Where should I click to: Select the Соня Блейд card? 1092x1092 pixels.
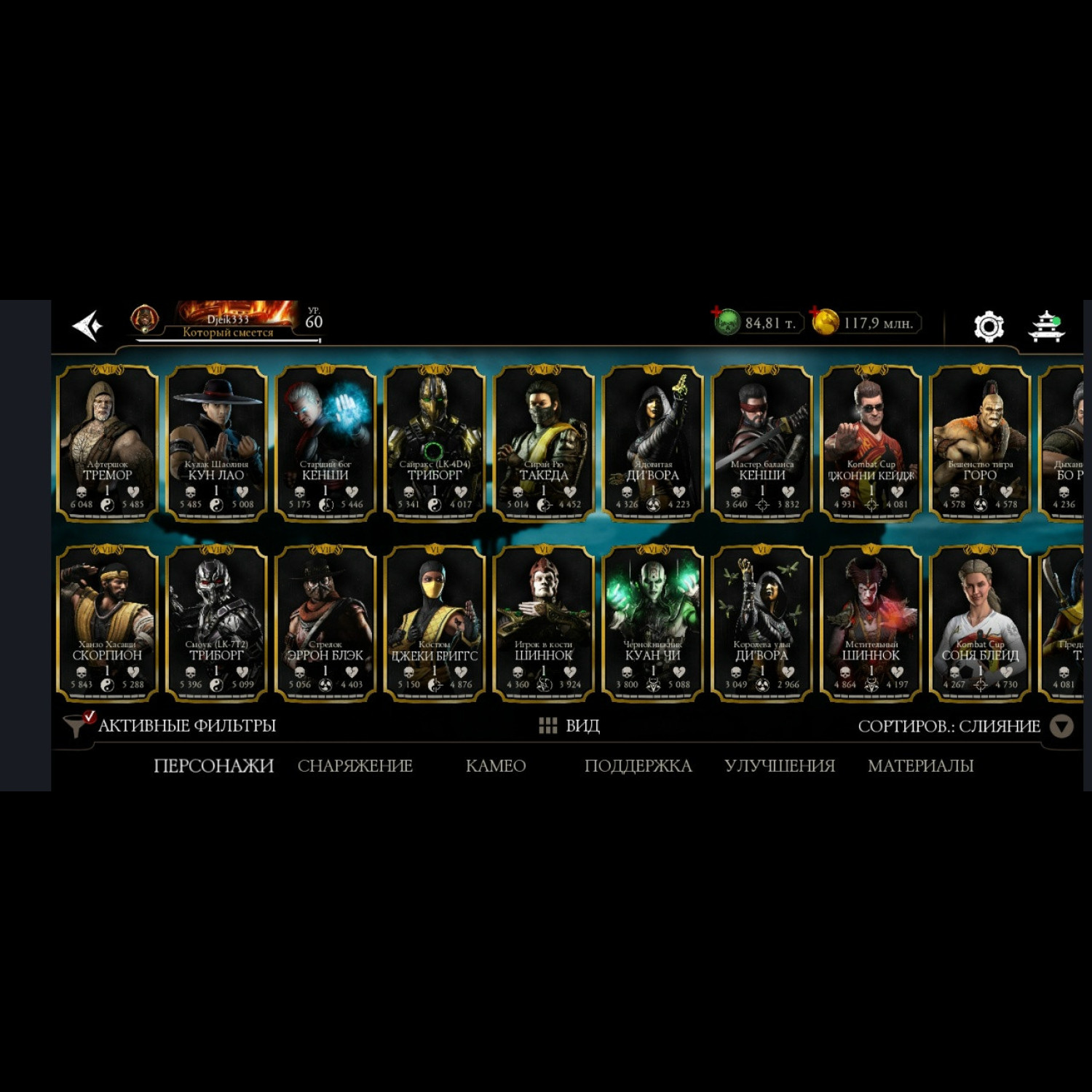coord(980,623)
